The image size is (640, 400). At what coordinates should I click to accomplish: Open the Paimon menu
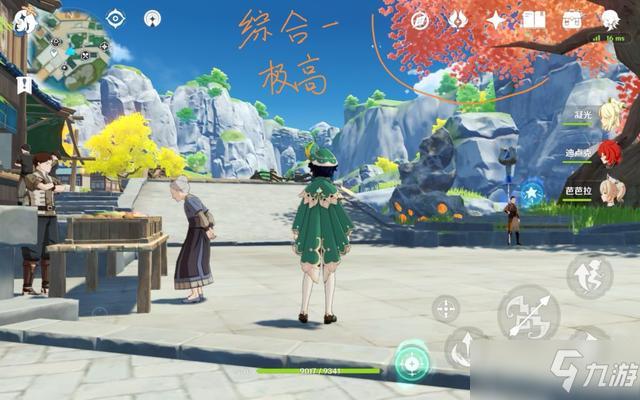18,20
